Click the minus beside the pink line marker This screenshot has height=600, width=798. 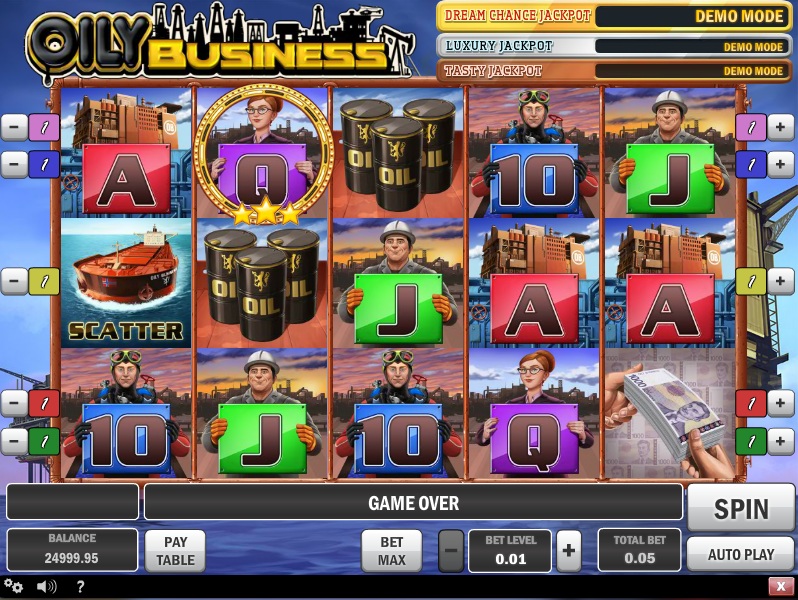pyautogui.click(x=14, y=127)
